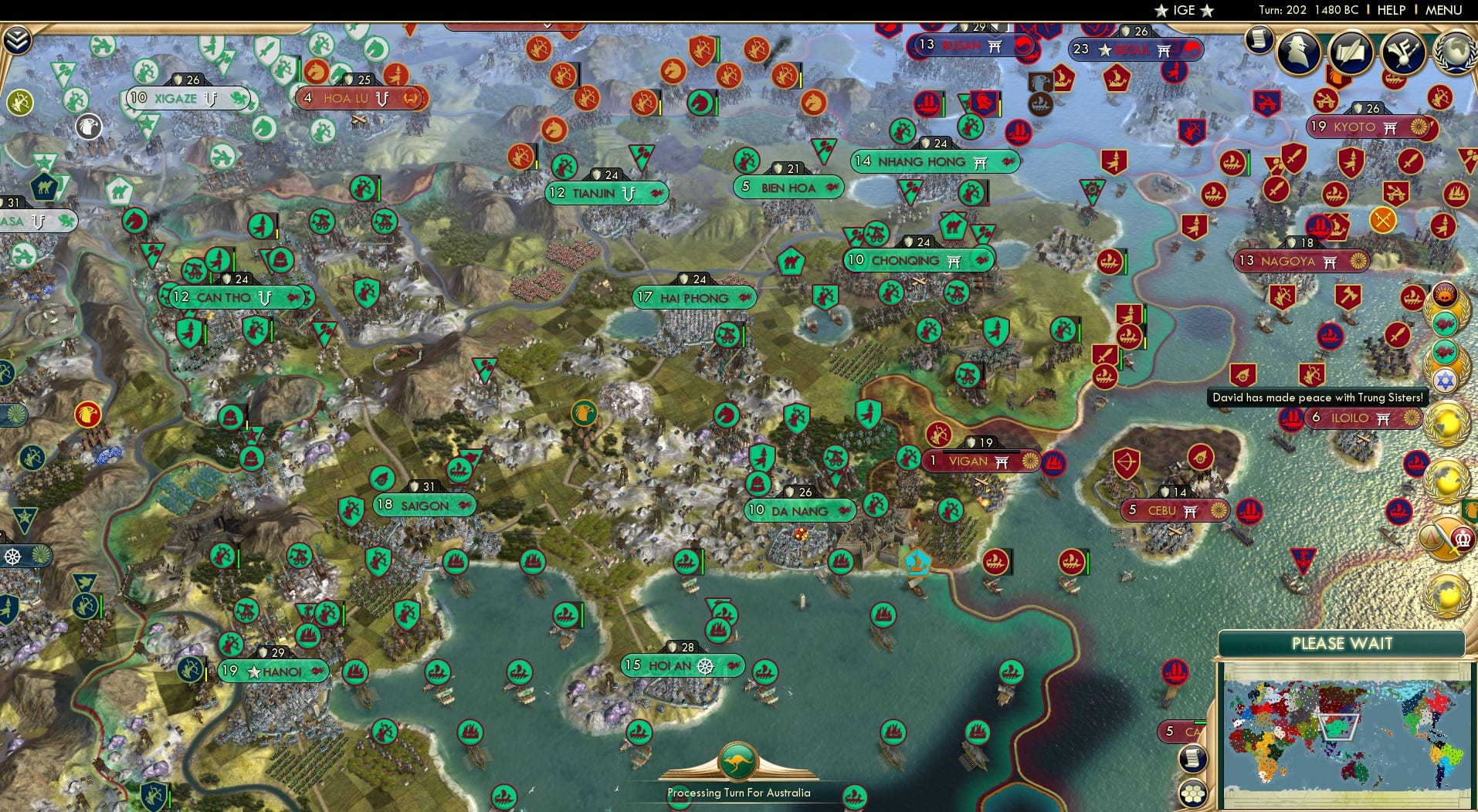This screenshot has width=1478, height=812.
Task: Open the MENU at top right
Action: coord(1443,10)
